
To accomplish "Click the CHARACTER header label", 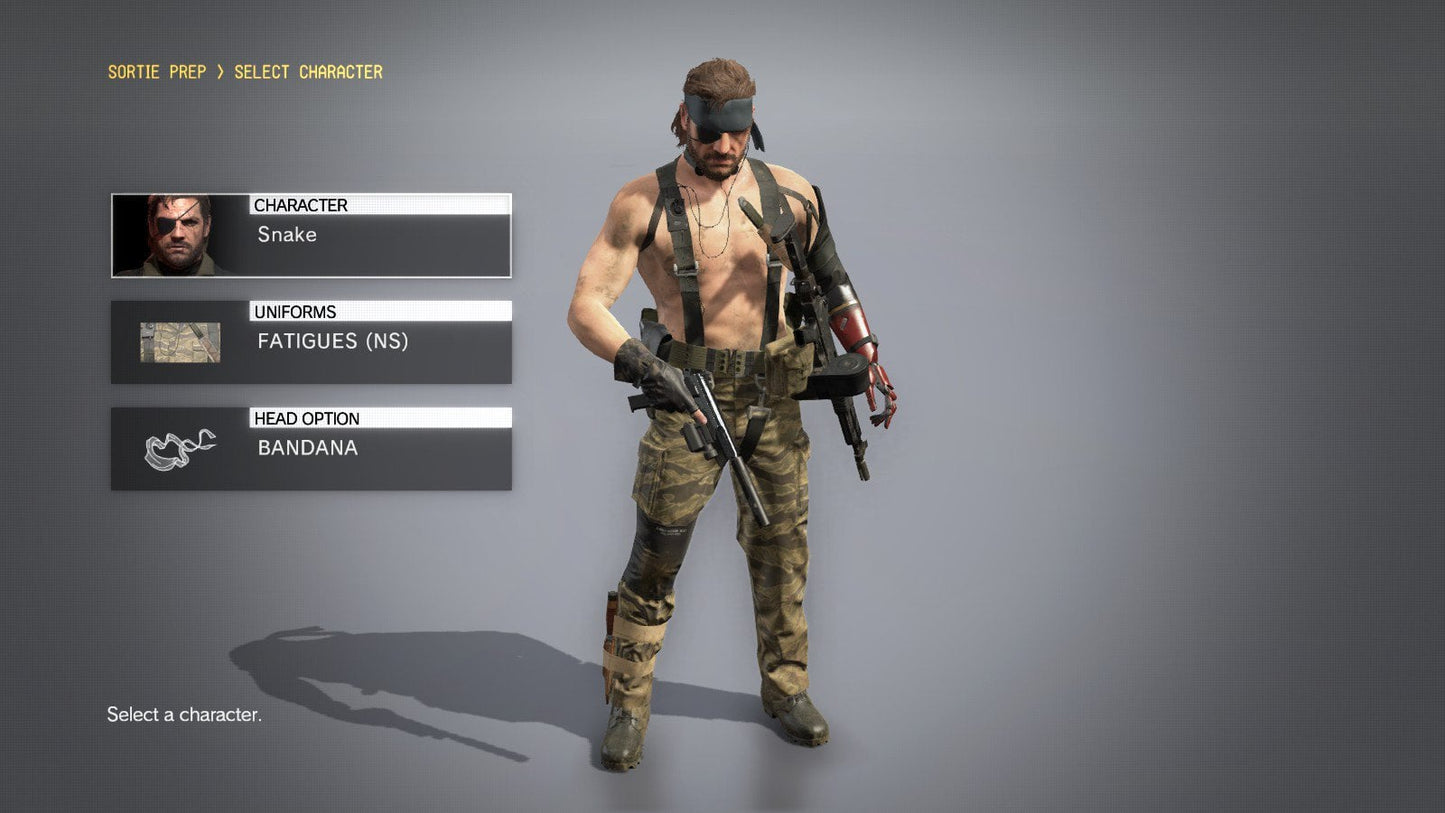I will [301, 205].
